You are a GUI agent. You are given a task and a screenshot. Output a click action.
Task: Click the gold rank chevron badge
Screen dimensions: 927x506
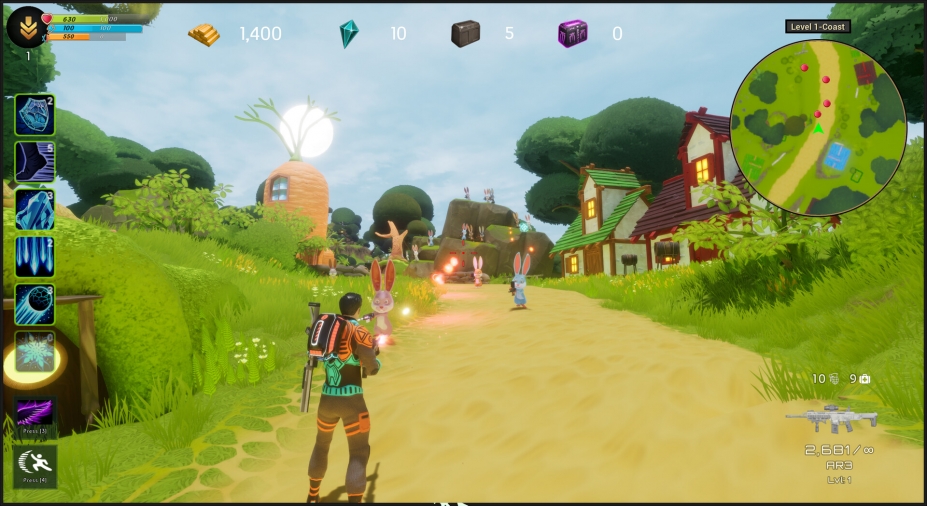[27, 27]
